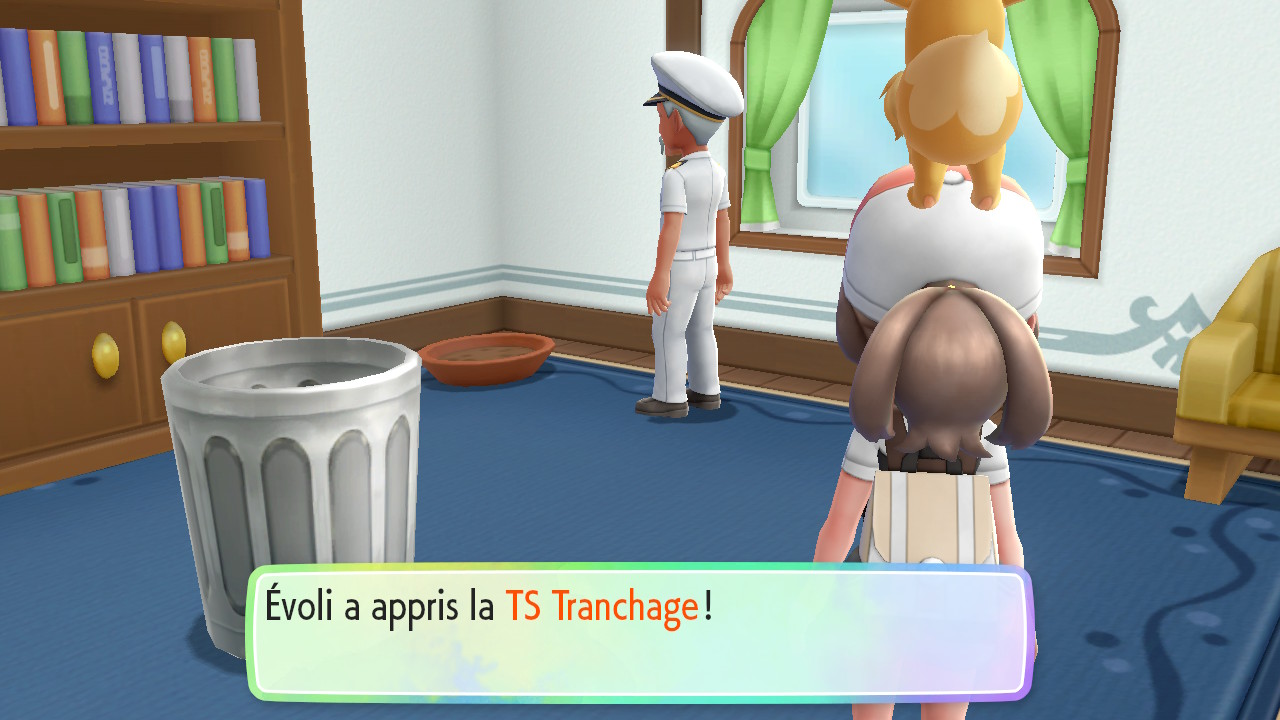This screenshot has height=720, width=1280.
Task: Advance the Évoli TS Tranchage dialogue box
Action: 640,632
